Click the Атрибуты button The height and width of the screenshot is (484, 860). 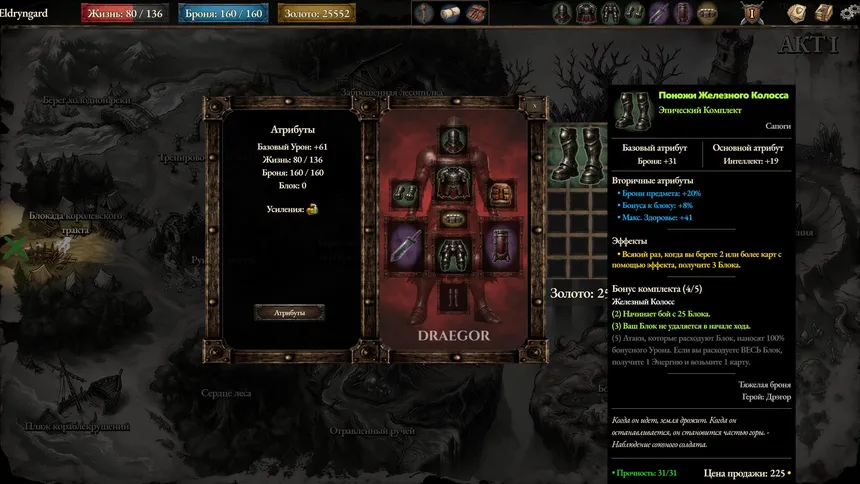(289, 313)
